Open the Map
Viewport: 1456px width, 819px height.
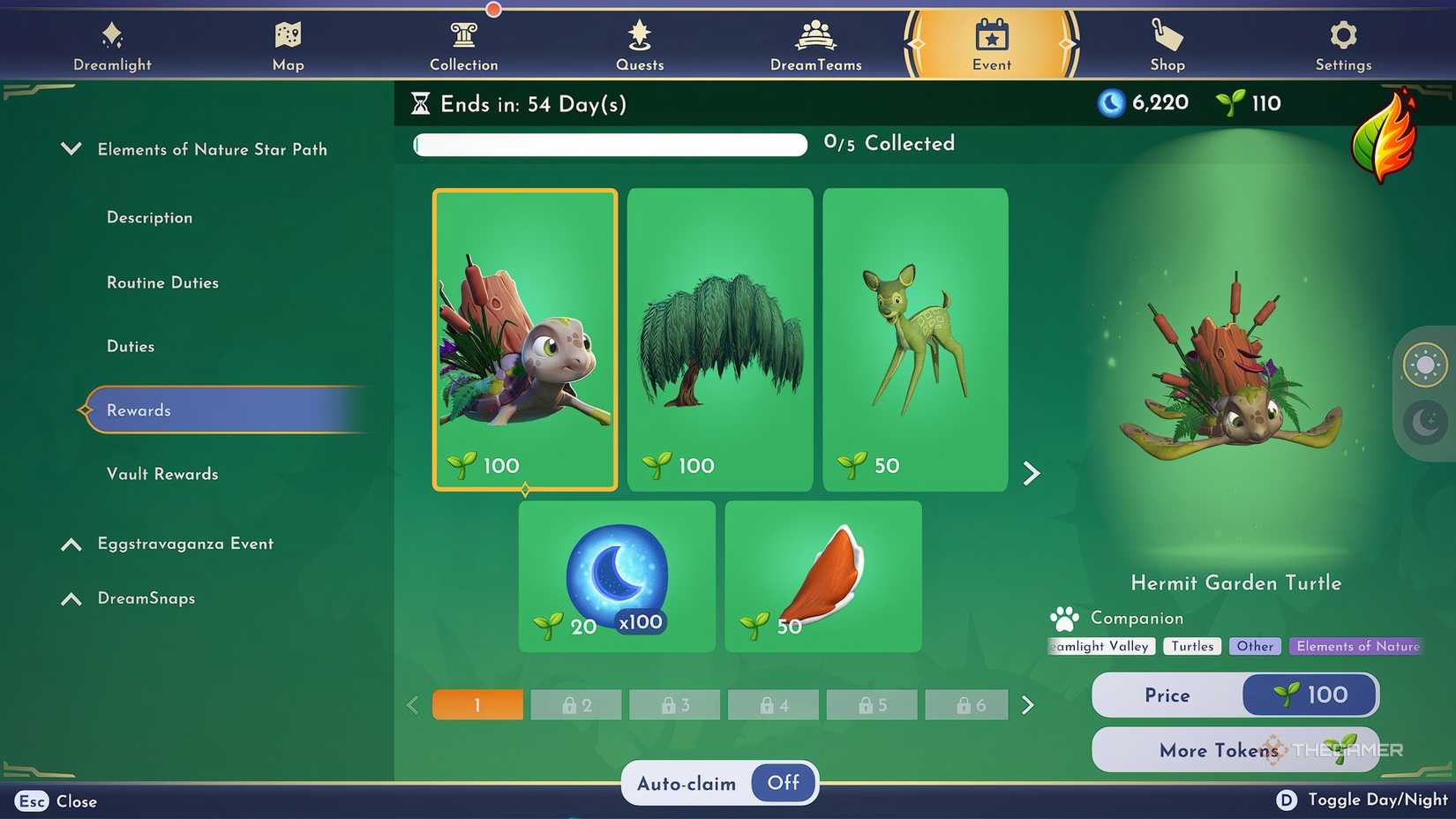[287, 42]
